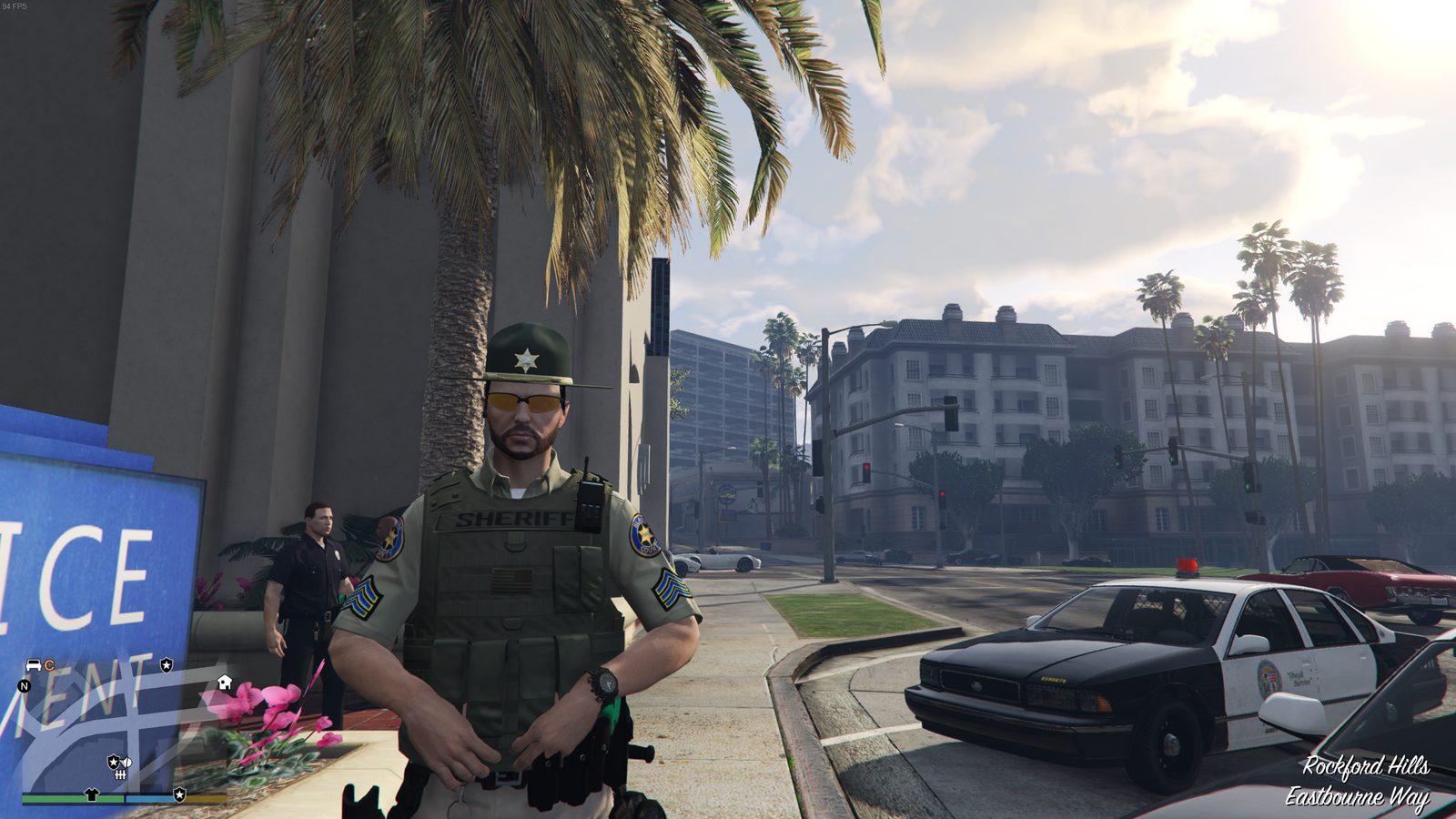Viewport: 1456px width, 819px height.
Task: Select the clothing store t-shirt icon
Action: tap(92, 794)
